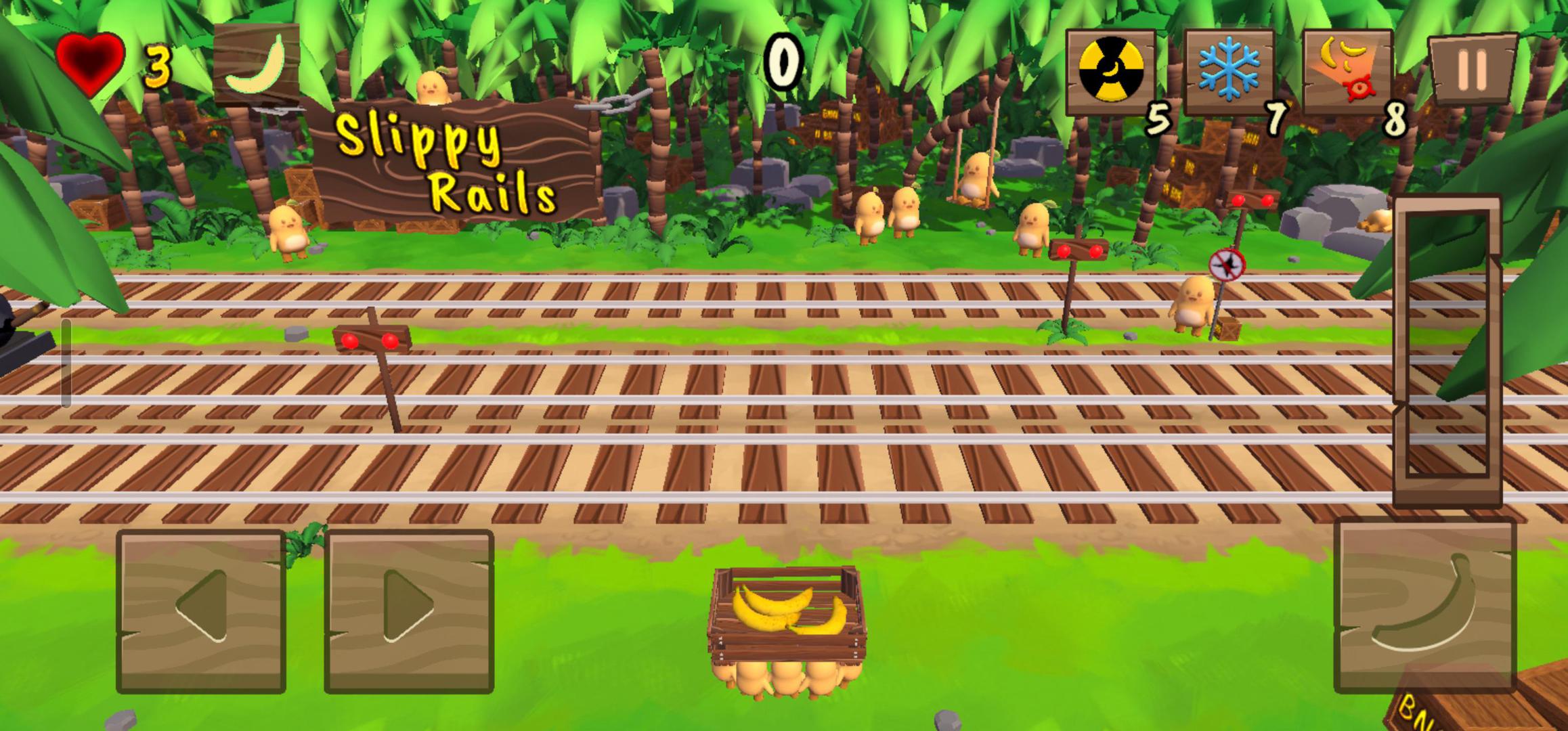
Task: Move the banana crate left
Action: point(201,611)
